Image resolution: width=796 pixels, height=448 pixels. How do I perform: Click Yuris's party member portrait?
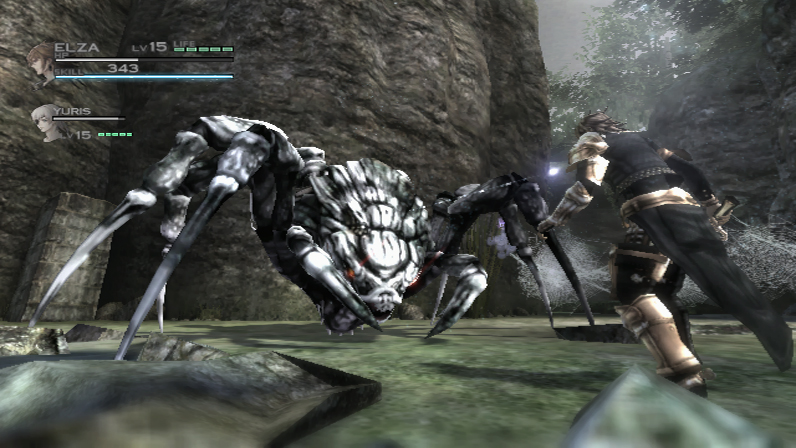45,121
